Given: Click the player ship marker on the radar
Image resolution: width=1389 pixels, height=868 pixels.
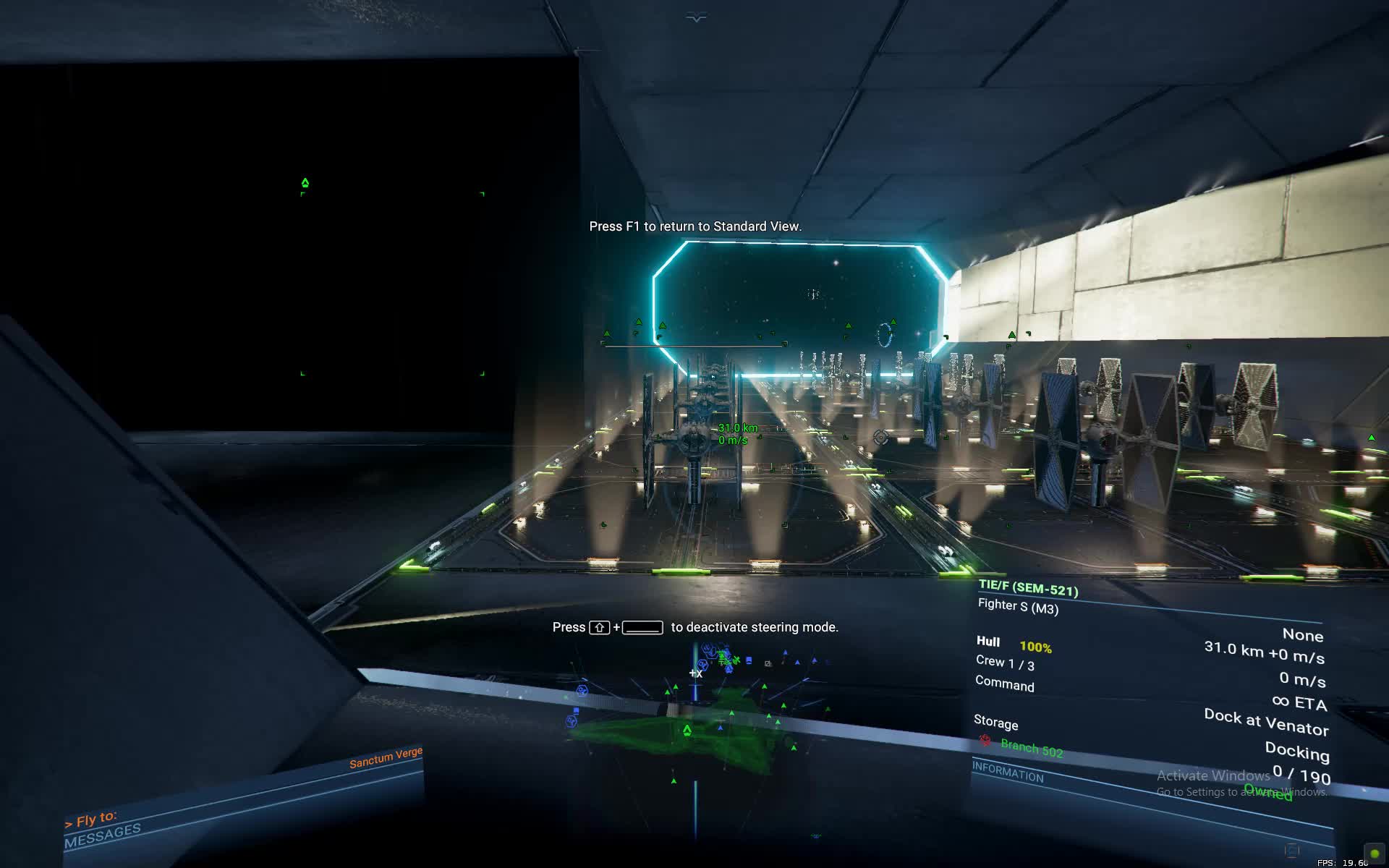Looking at the screenshot, I should tap(687, 731).
